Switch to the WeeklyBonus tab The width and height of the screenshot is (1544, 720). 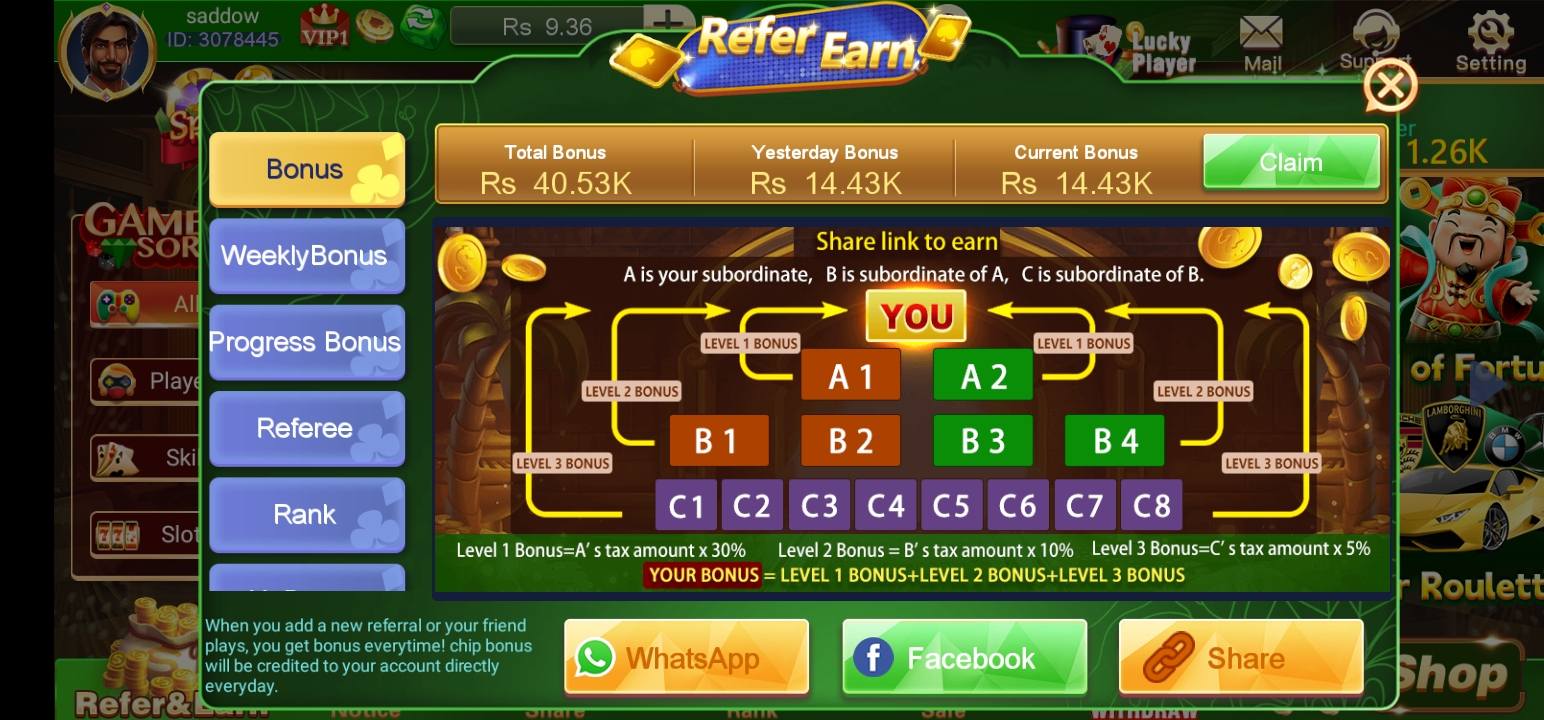tap(306, 256)
